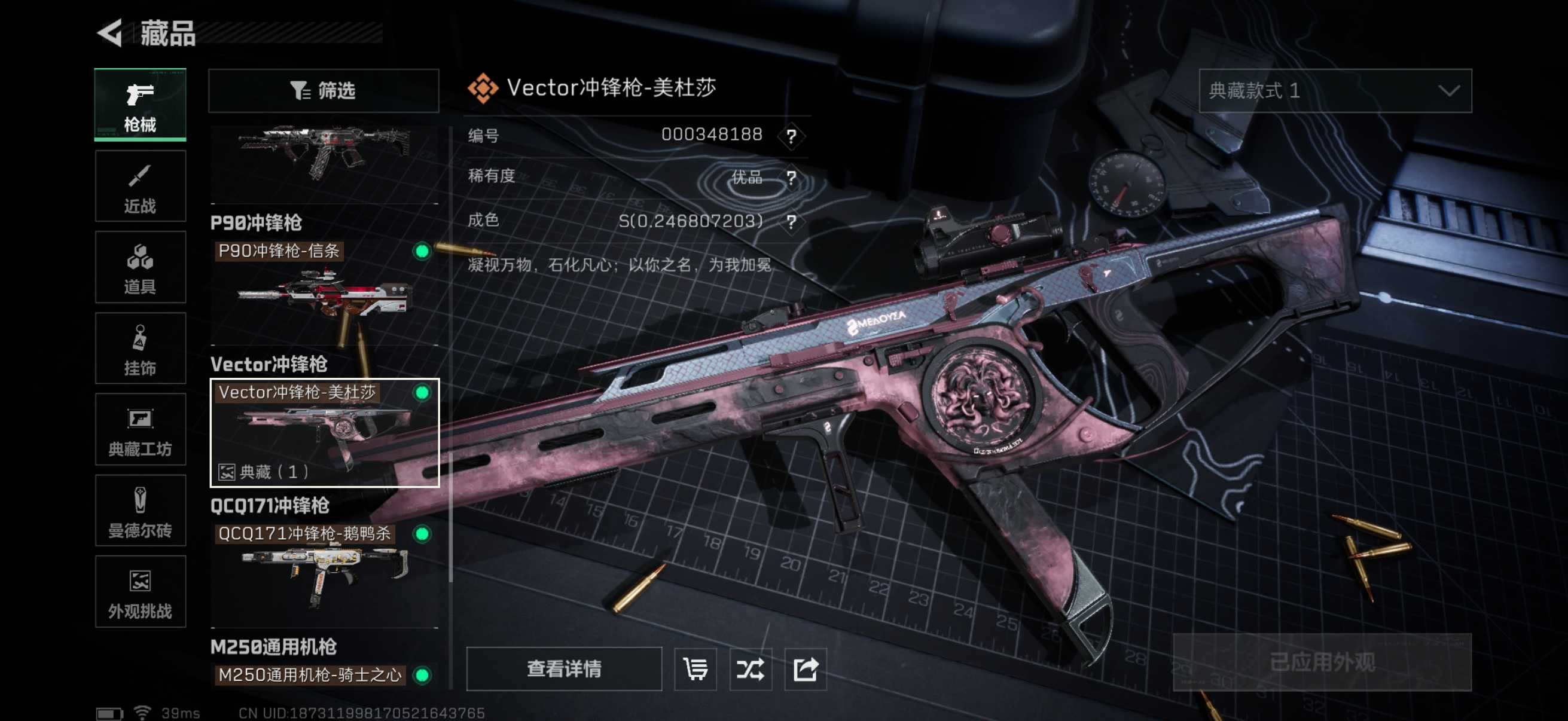The height and width of the screenshot is (721, 1568).
Task: Share the skin via the share icon
Action: (x=805, y=668)
